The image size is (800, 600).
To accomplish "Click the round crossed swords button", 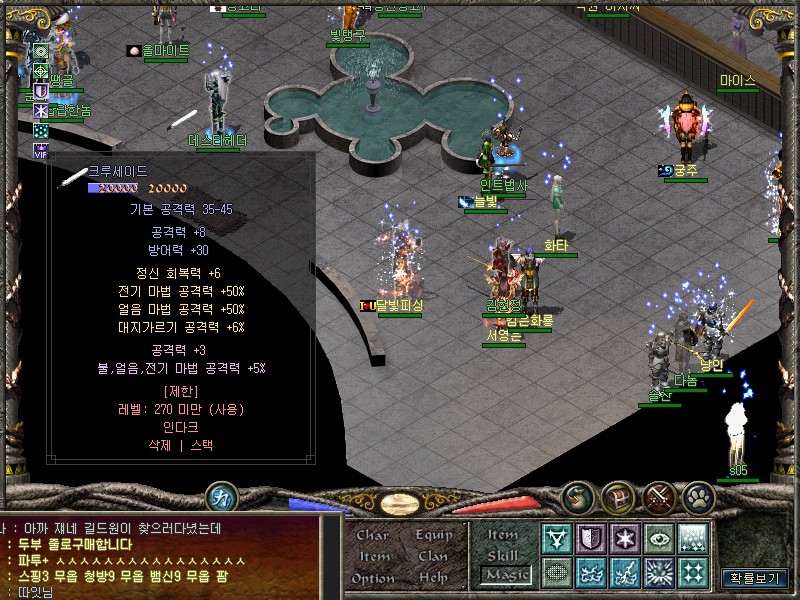I will (659, 496).
